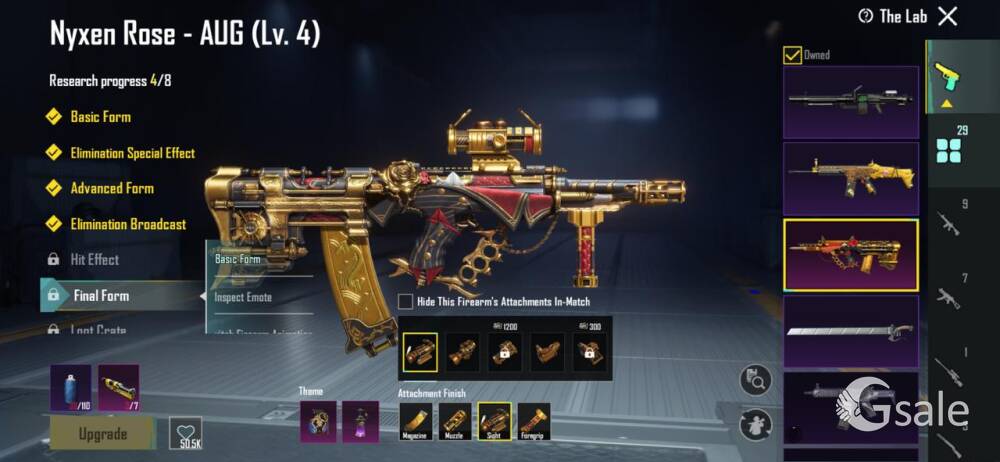This screenshot has width=1000, height=462.
Task: Show the Elimination Broadcast stage
Action: pyautogui.click(x=127, y=224)
